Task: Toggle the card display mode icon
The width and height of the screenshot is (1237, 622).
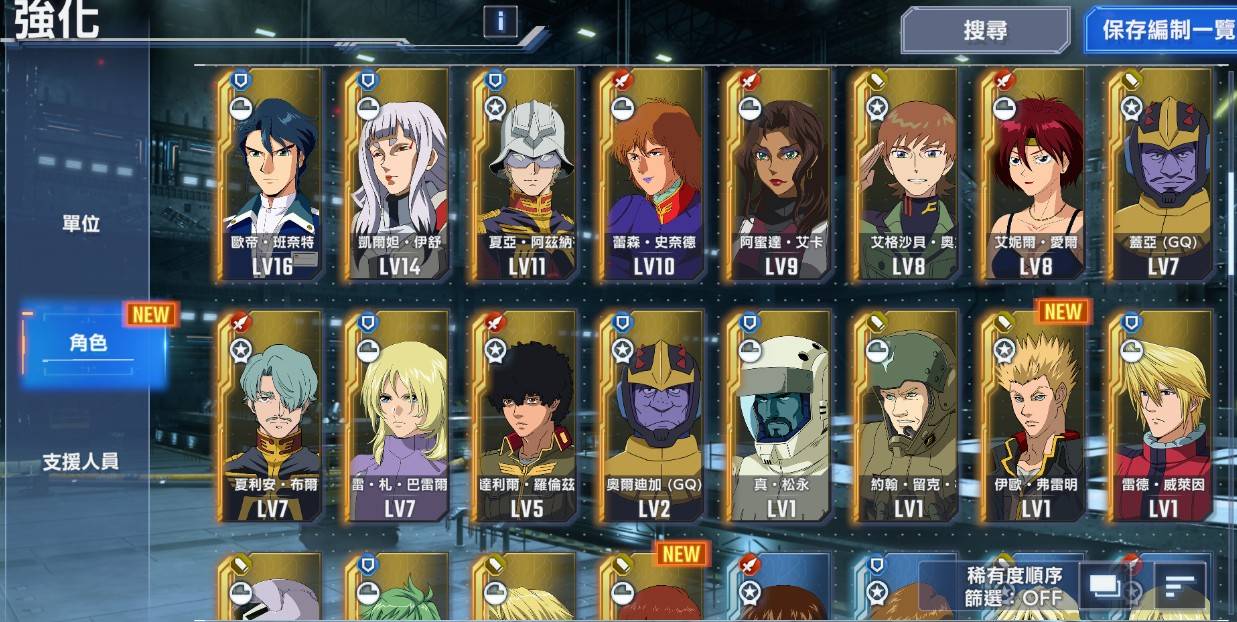Action: (x=1104, y=585)
